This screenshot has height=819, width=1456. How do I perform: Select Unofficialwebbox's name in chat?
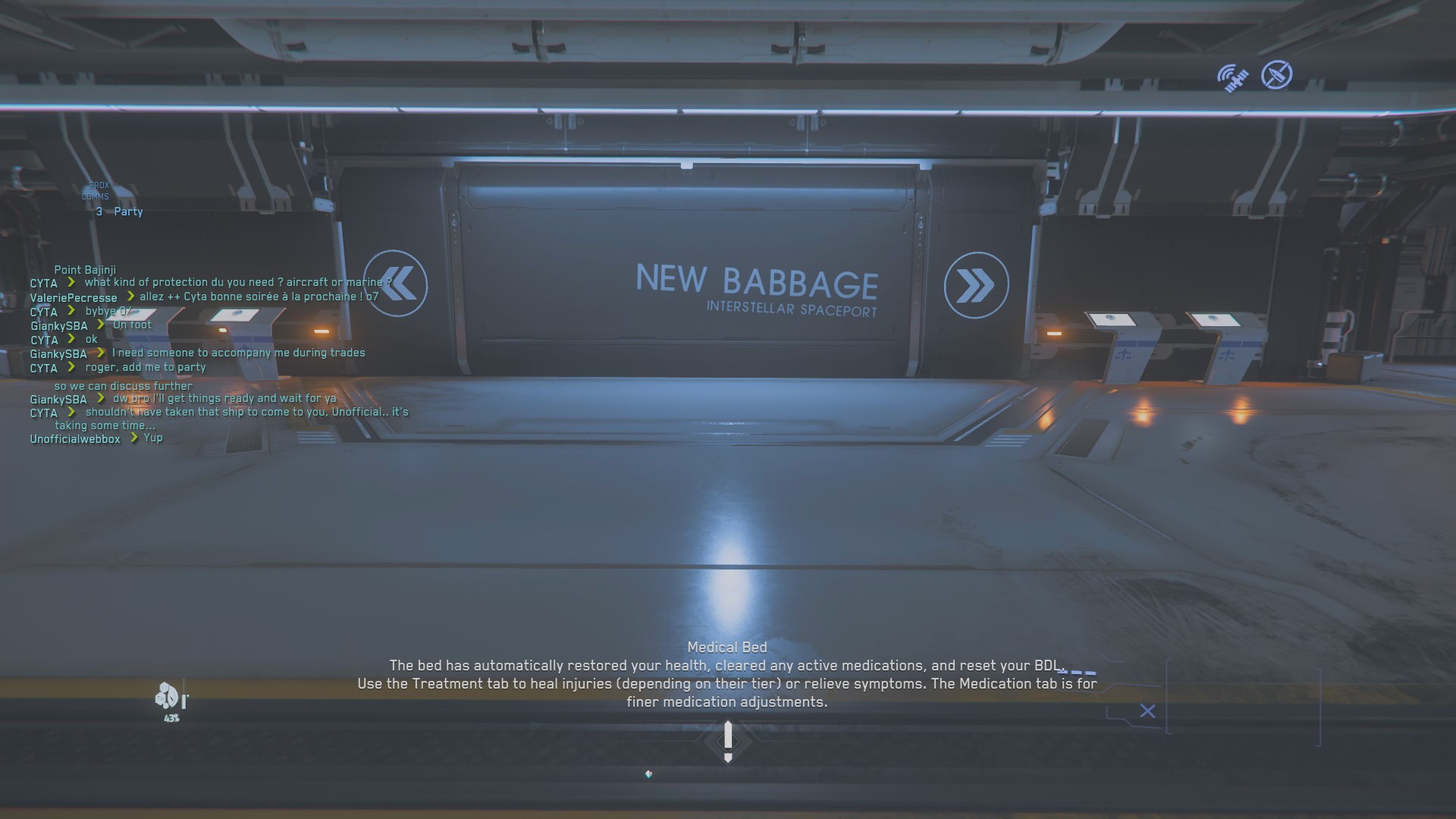[x=75, y=439]
